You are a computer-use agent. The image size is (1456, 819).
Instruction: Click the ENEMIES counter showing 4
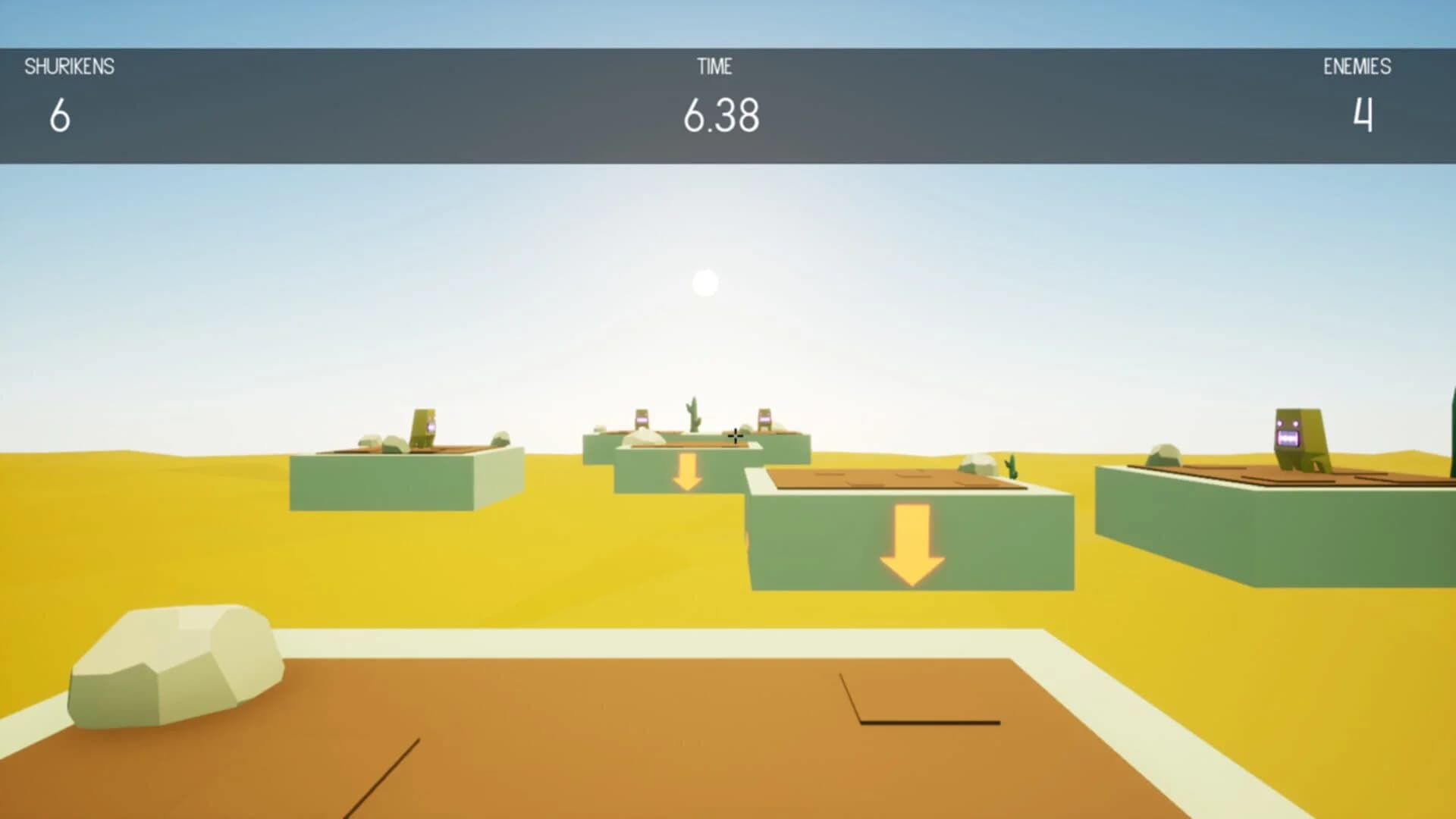tap(1361, 114)
